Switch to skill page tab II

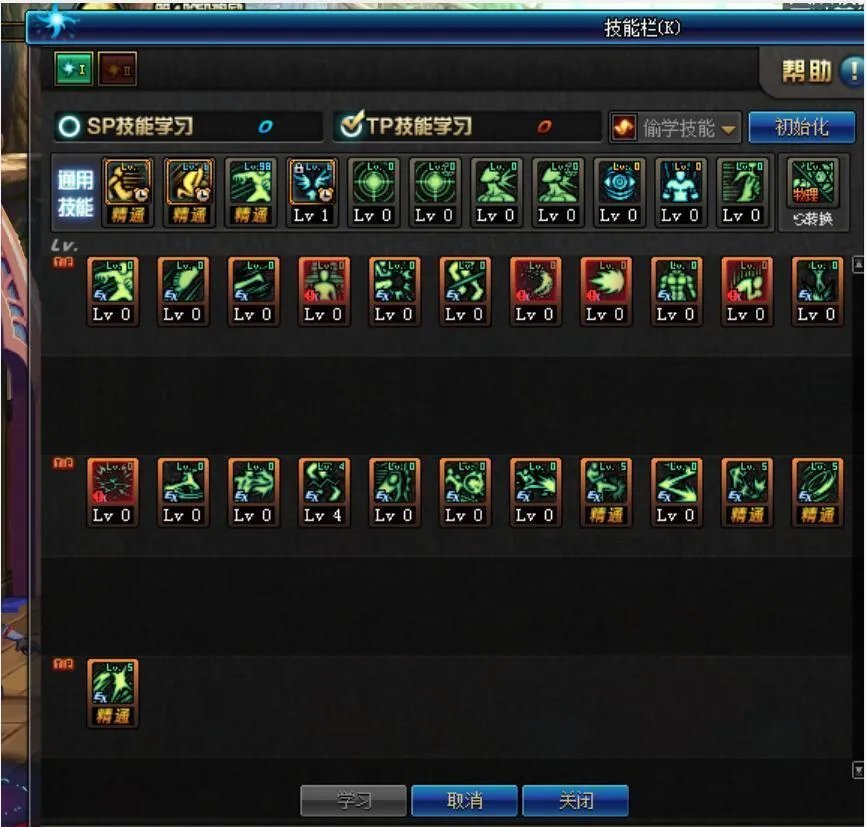click(117, 69)
